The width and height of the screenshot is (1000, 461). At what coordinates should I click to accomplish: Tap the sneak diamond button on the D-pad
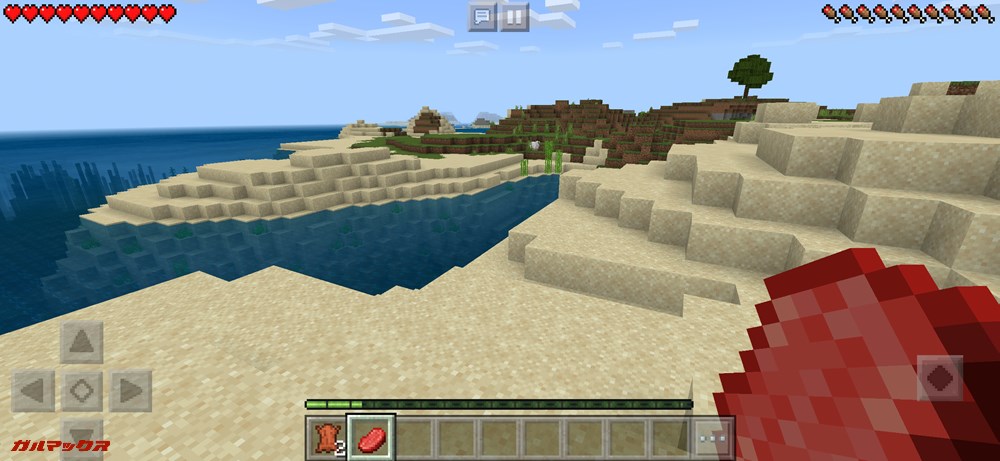click(x=82, y=390)
